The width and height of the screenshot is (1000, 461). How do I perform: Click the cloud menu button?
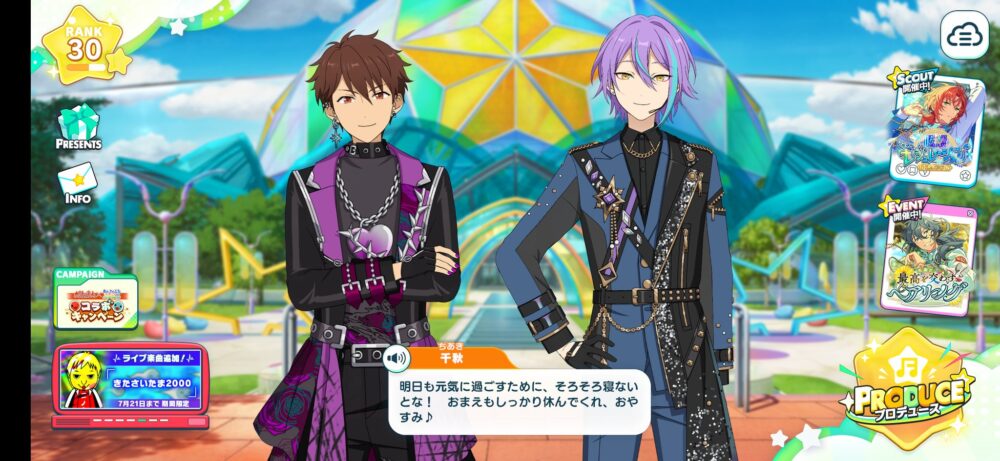(x=964, y=35)
